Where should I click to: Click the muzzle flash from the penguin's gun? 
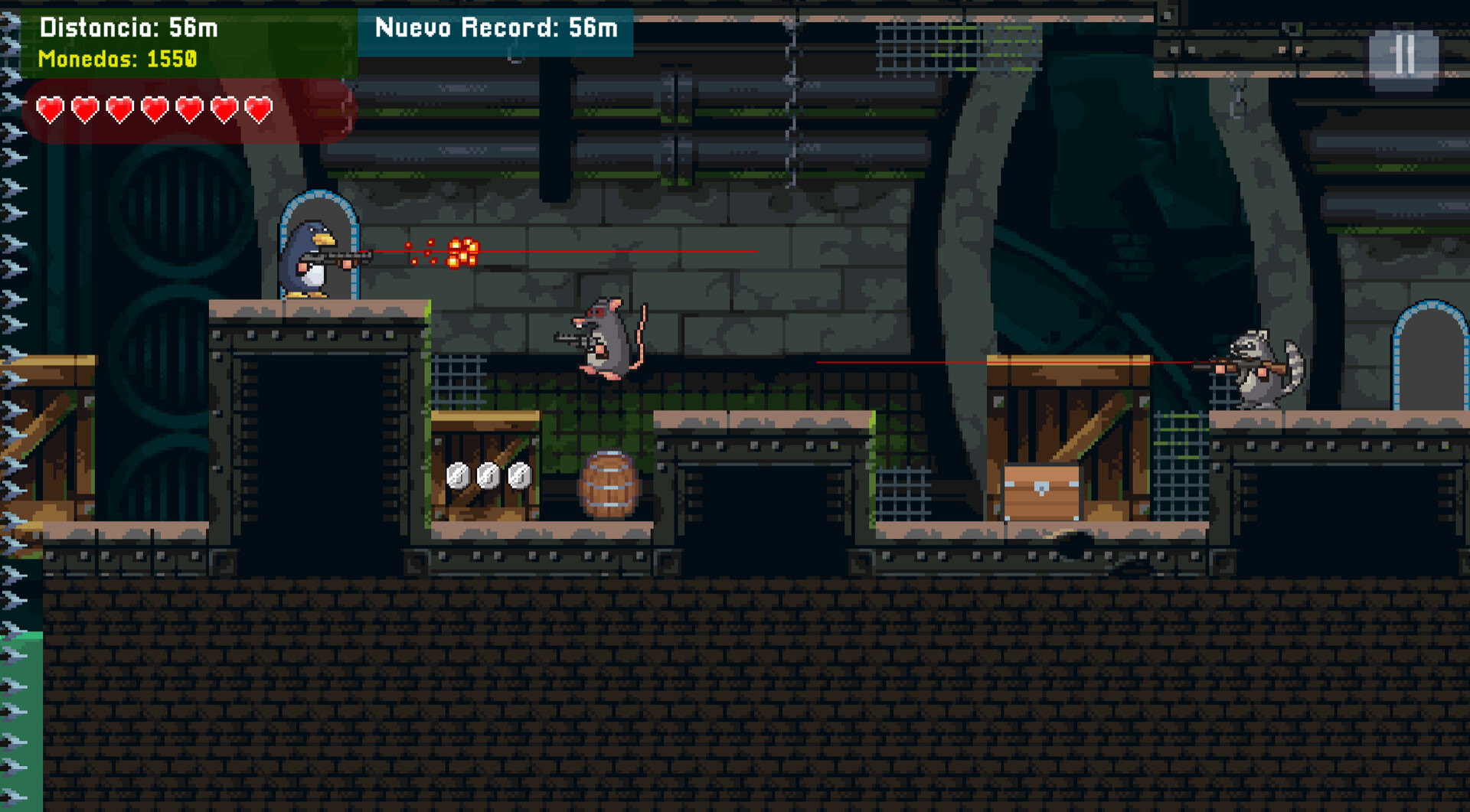click(459, 251)
